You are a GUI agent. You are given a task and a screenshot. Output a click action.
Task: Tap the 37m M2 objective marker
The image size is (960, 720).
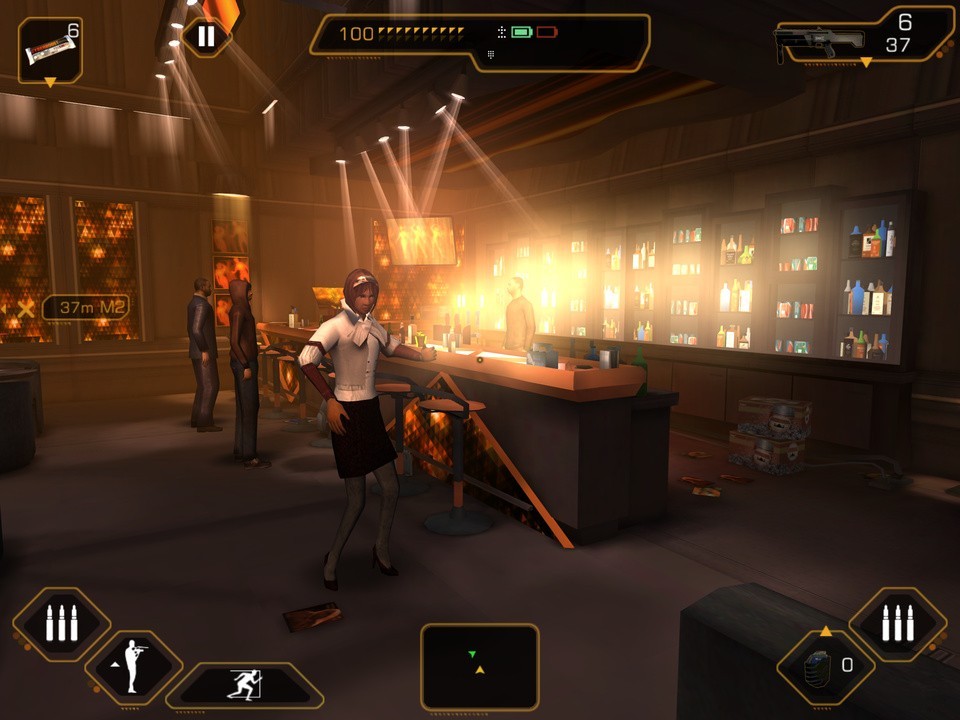[85, 307]
